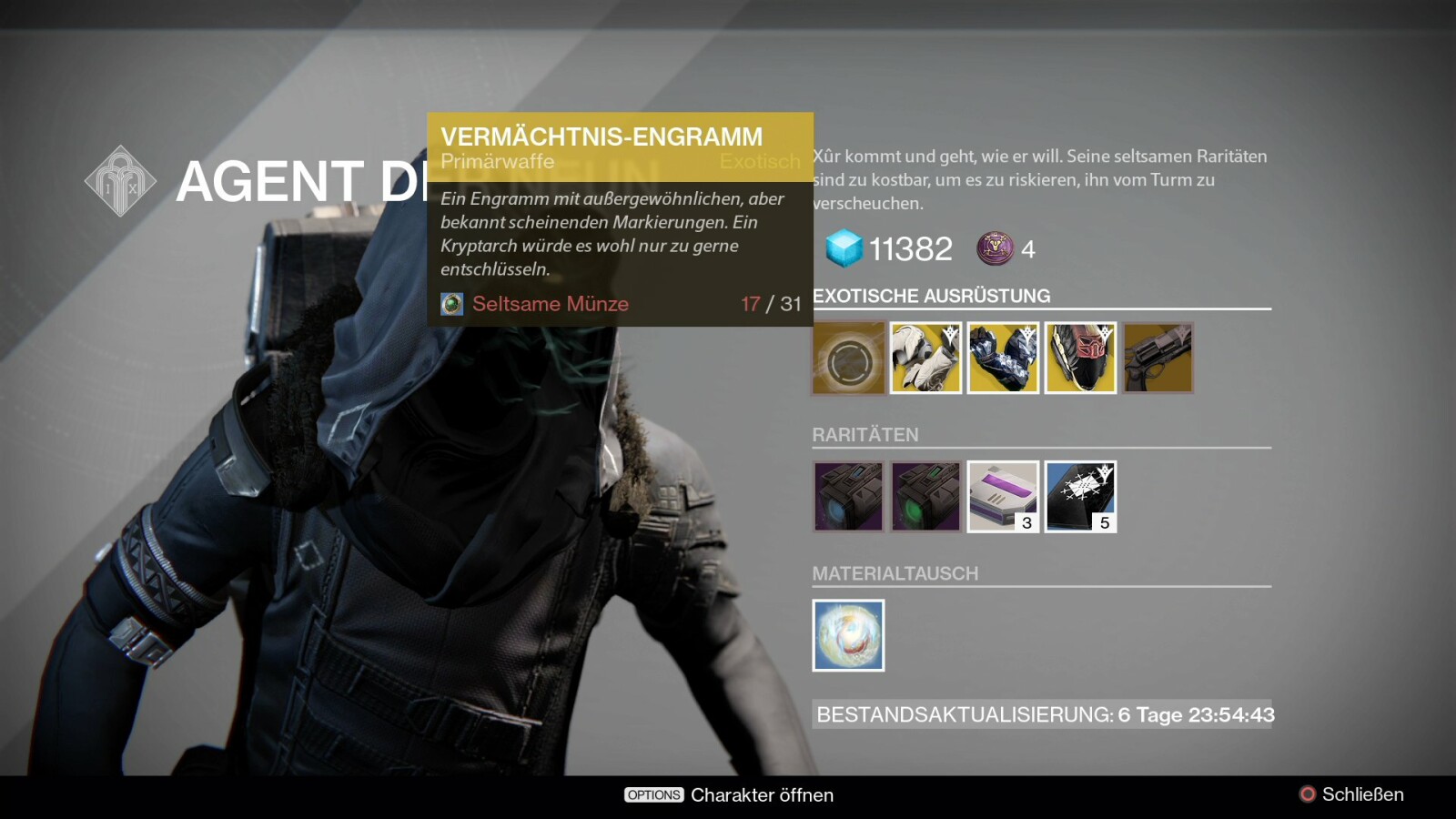Select the black helmet with red visor
This screenshot has width=1456, height=819.
pyautogui.click(x=1080, y=358)
